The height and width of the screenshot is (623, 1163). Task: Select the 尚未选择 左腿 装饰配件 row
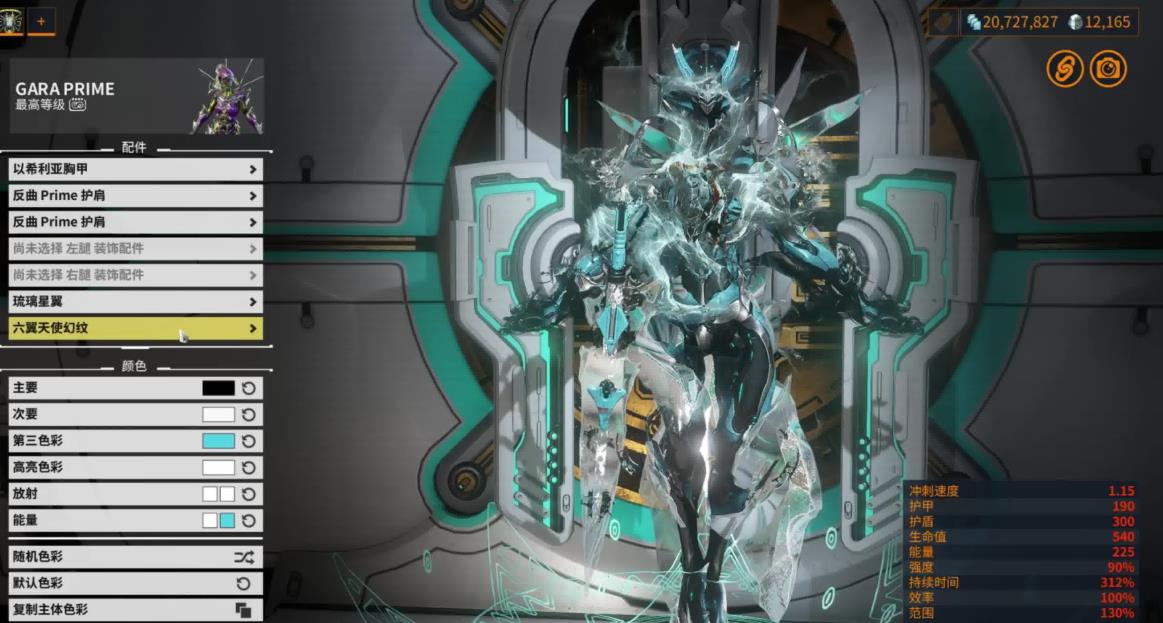[135, 248]
